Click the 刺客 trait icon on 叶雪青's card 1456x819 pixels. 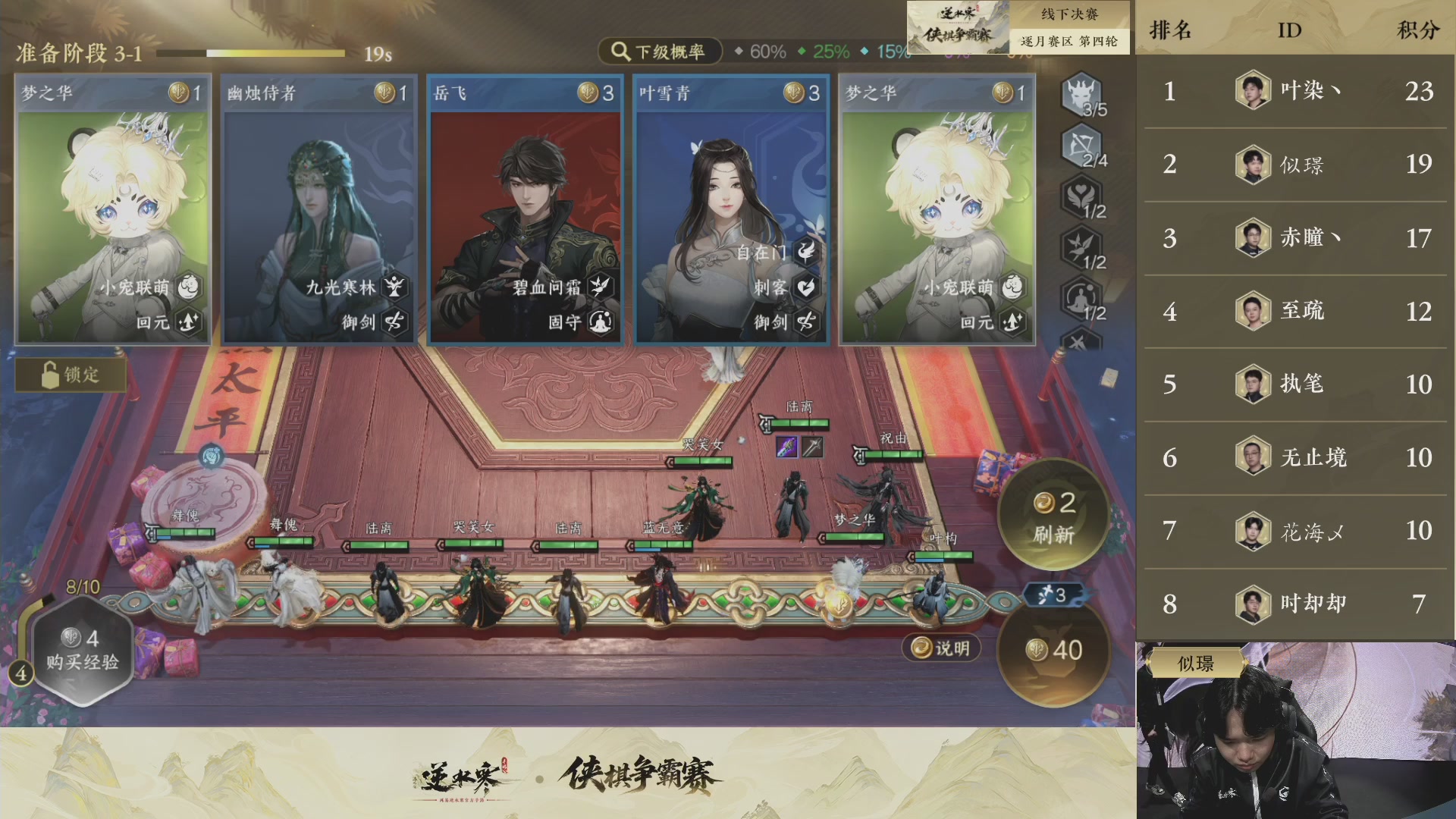[807, 287]
